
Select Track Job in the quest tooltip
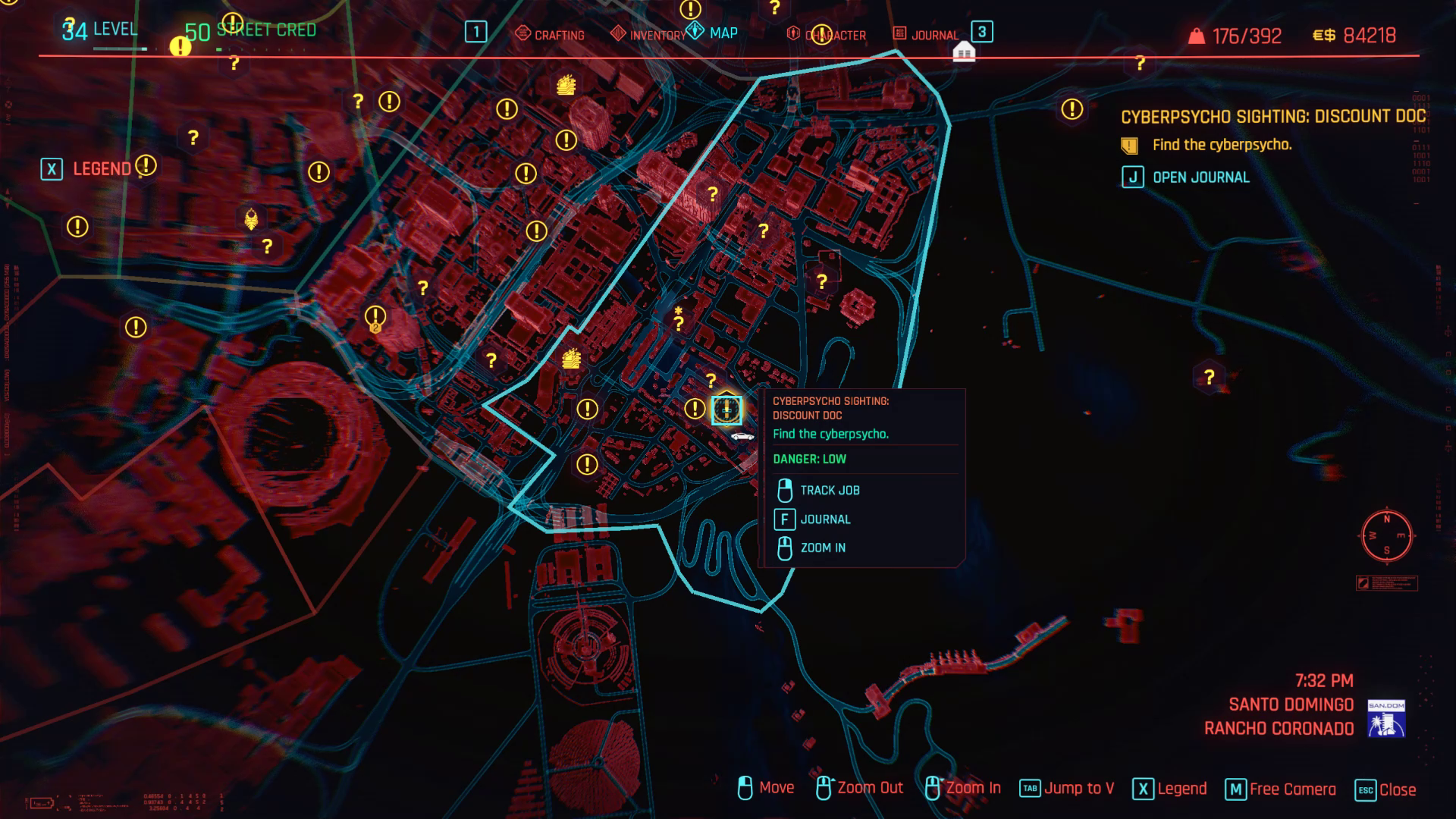[x=830, y=490]
